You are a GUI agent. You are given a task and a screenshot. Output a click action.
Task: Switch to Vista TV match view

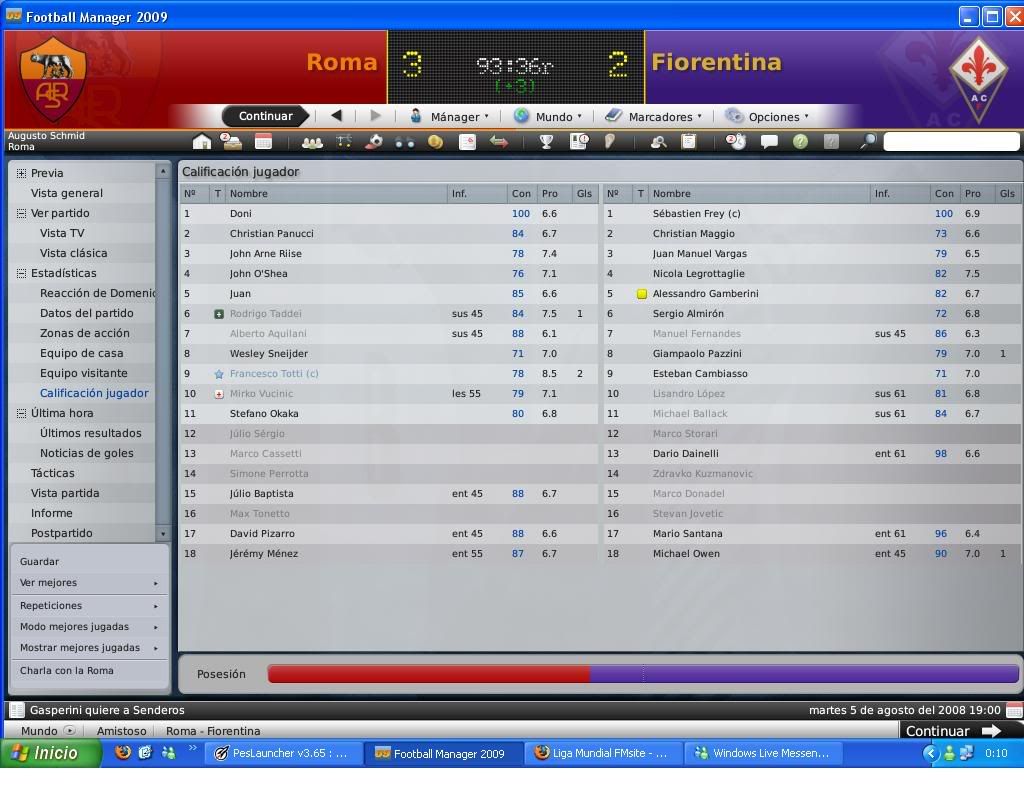(62, 233)
